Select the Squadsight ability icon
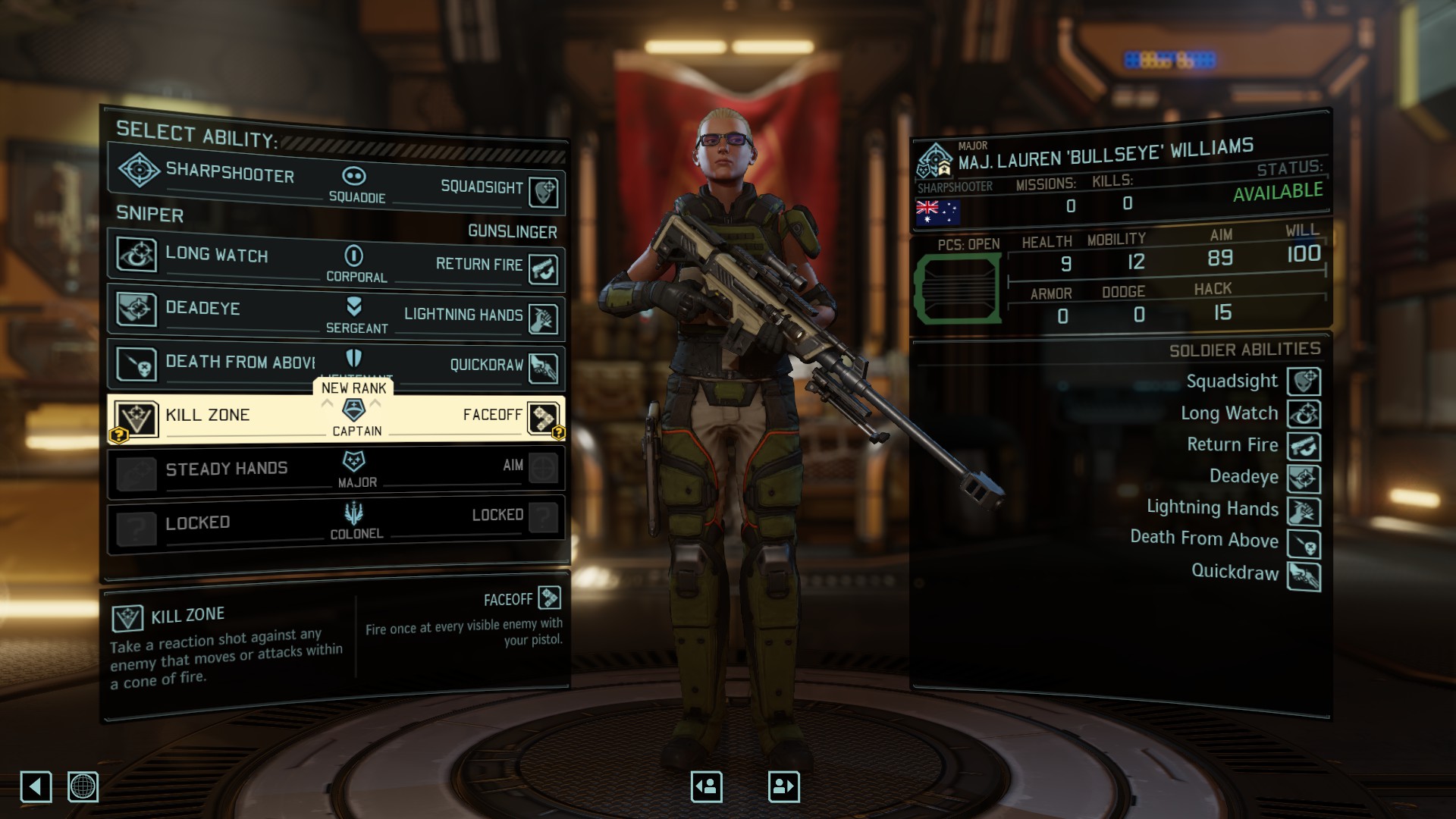This screenshot has height=819, width=1456. [544, 191]
